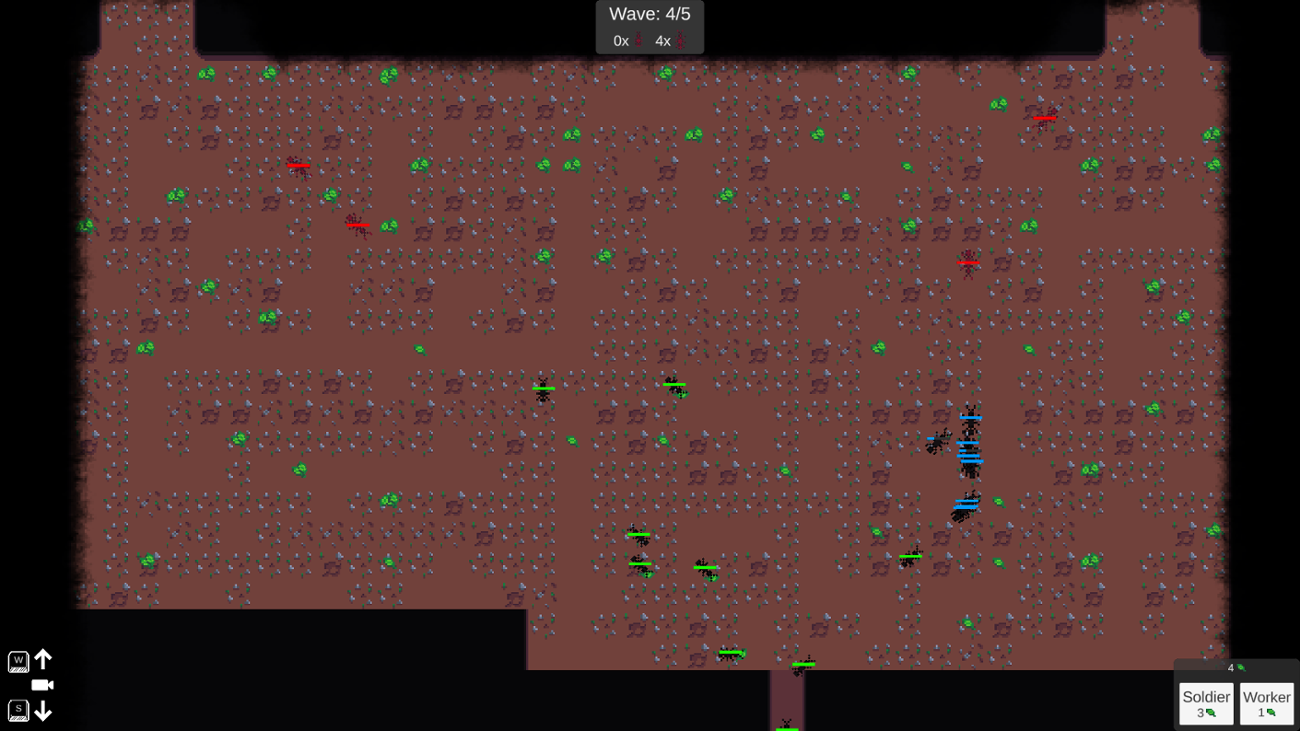The image size is (1300, 731).
Task: Click the small ant icon beside 0x
Action: pyautogui.click(x=637, y=41)
